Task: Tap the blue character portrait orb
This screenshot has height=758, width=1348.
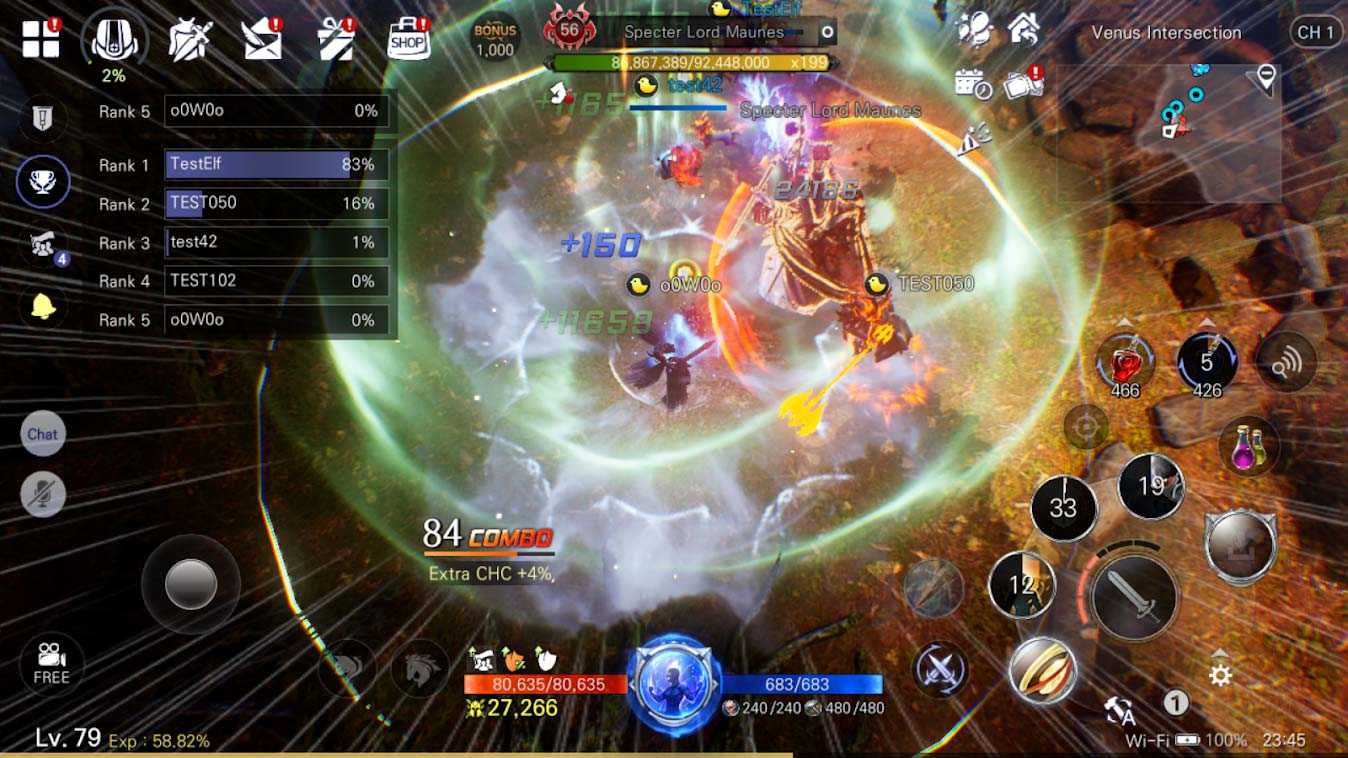Action: coord(673,686)
